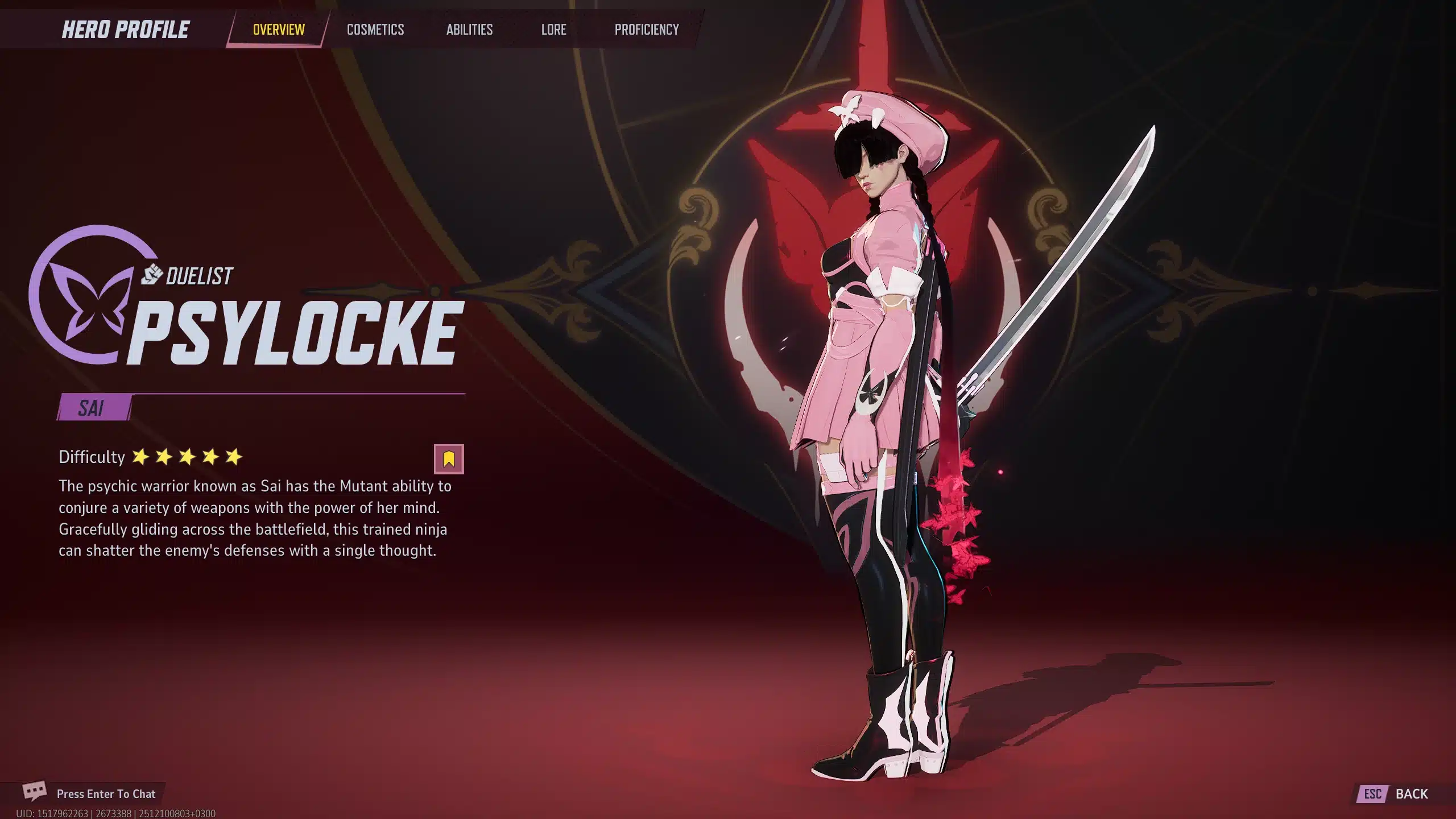Image resolution: width=1456 pixels, height=819 pixels.
Task: Select the Lore tab
Action: pos(553,30)
